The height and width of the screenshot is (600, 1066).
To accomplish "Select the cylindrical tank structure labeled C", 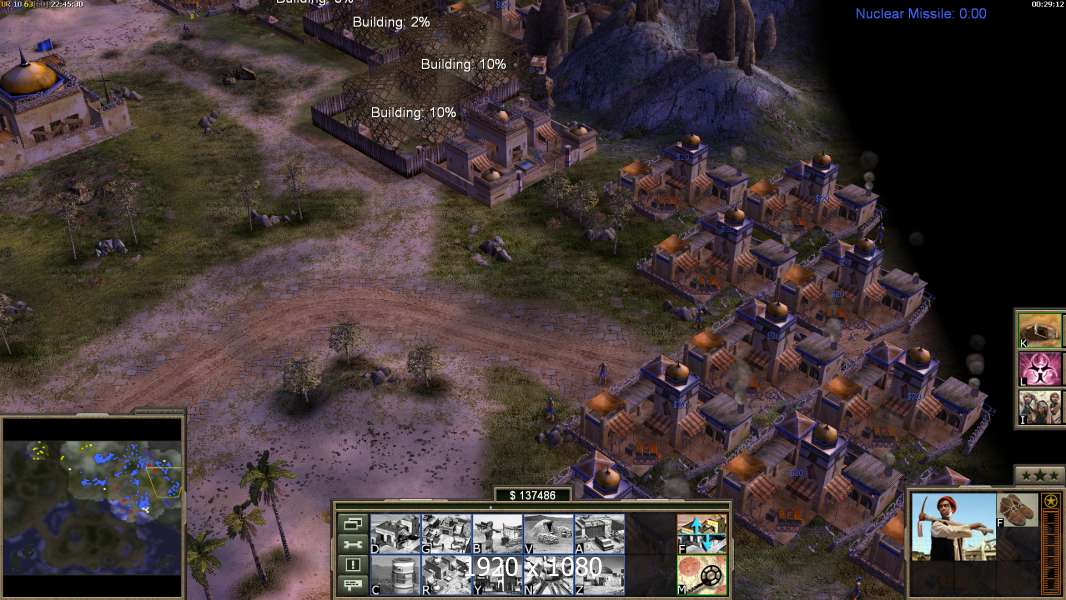I will point(395,575).
